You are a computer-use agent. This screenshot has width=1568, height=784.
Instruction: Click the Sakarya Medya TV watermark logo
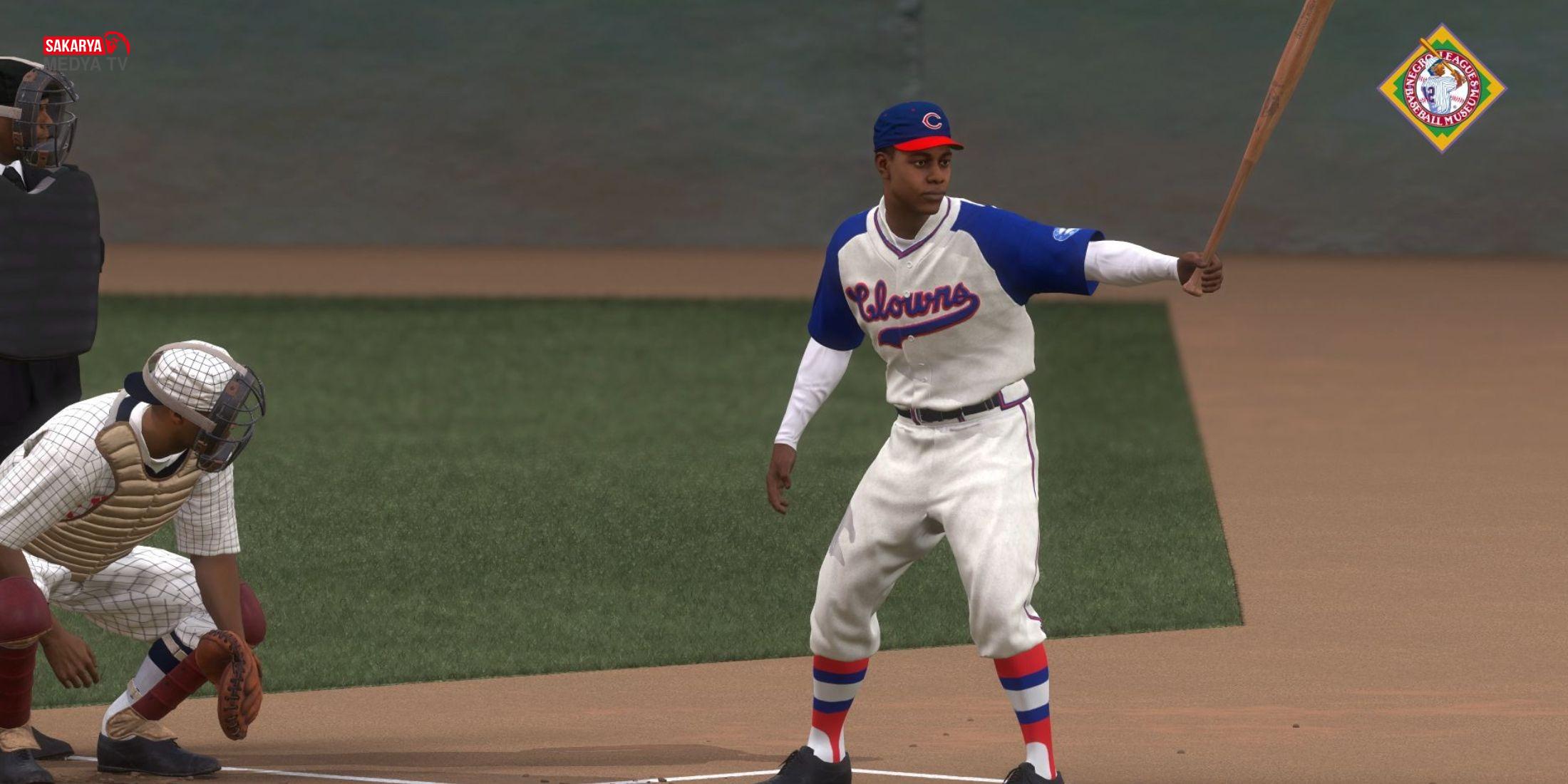(86, 52)
